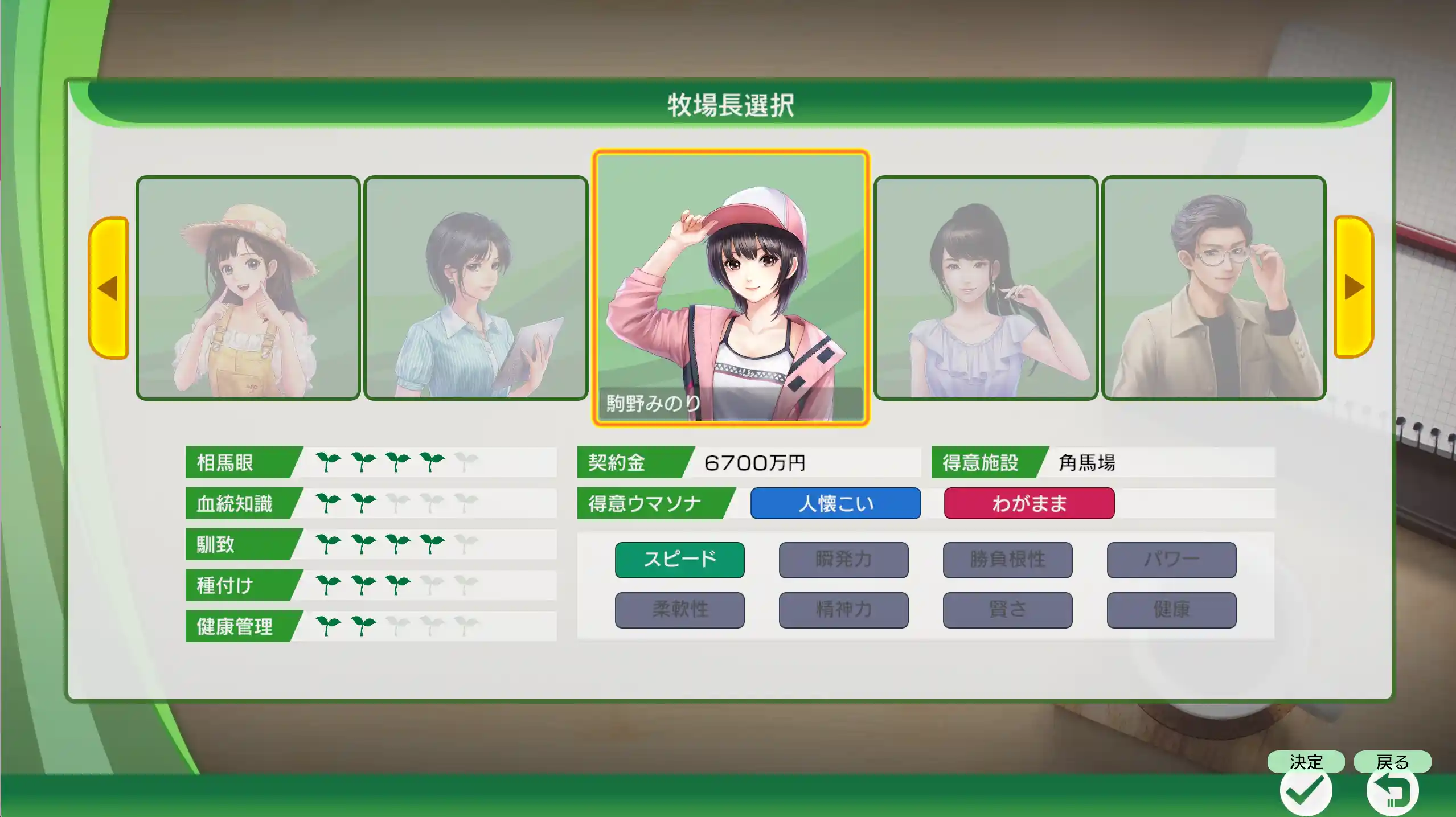Toggle the スピード specialty button
The width and height of the screenshot is (1456, 817).
pos(679,559)
